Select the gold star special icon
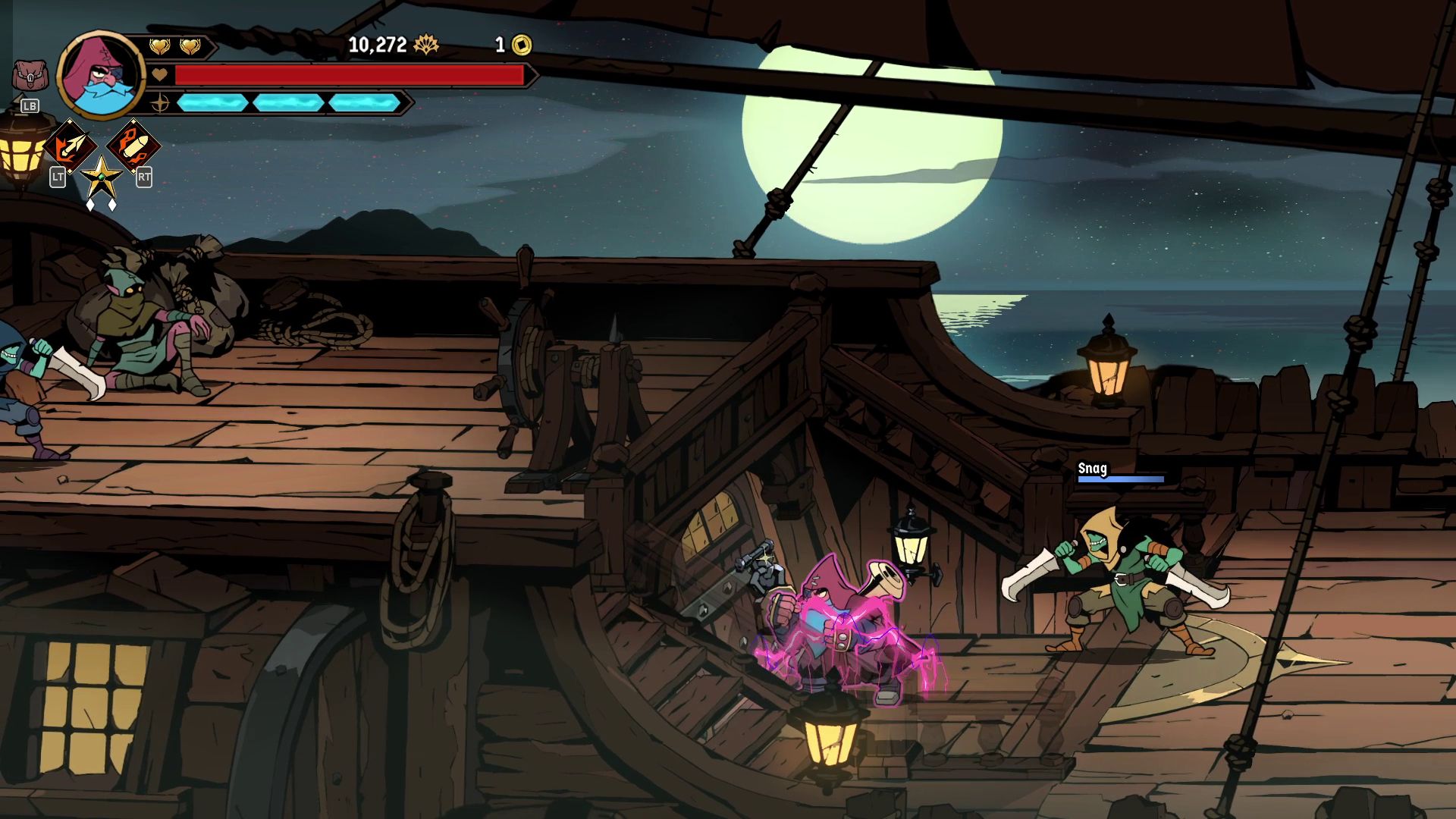 pyautogui.click(x=101, y=179)
